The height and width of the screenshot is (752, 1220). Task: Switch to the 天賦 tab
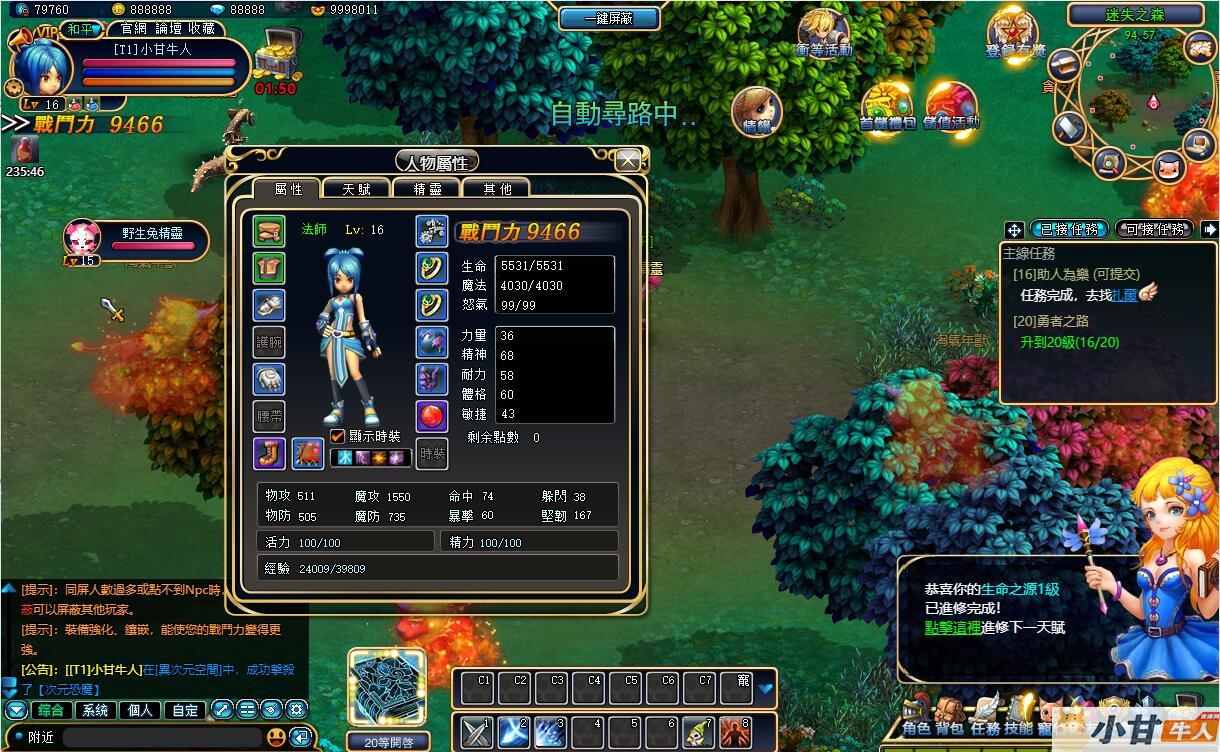[356, 188]
